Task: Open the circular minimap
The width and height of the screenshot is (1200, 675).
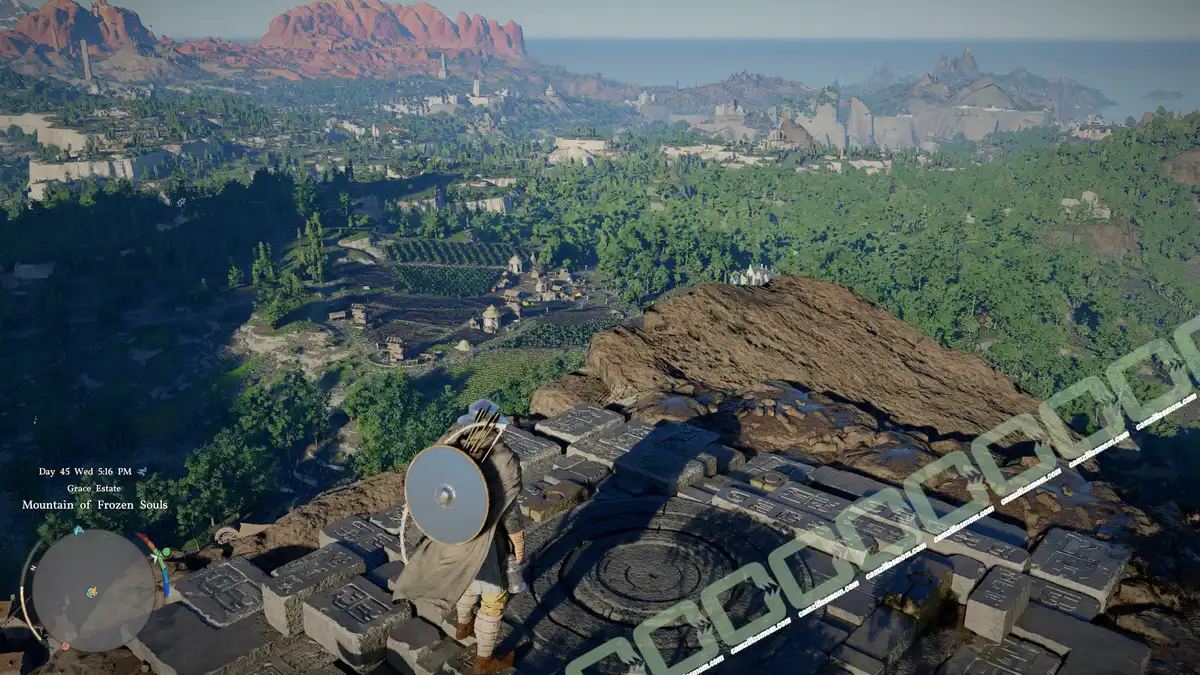Action: pyautogui.click(x=93, y=590)
